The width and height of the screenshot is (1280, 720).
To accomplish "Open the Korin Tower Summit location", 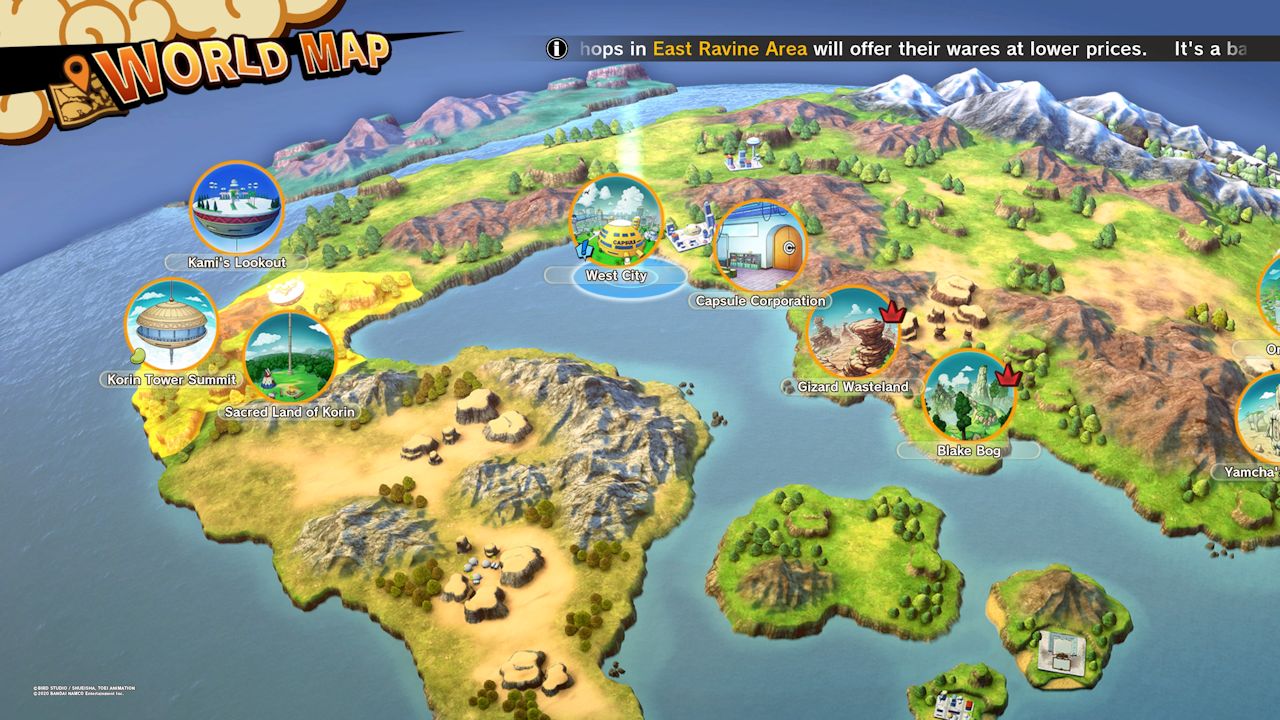I will [172, 325].
